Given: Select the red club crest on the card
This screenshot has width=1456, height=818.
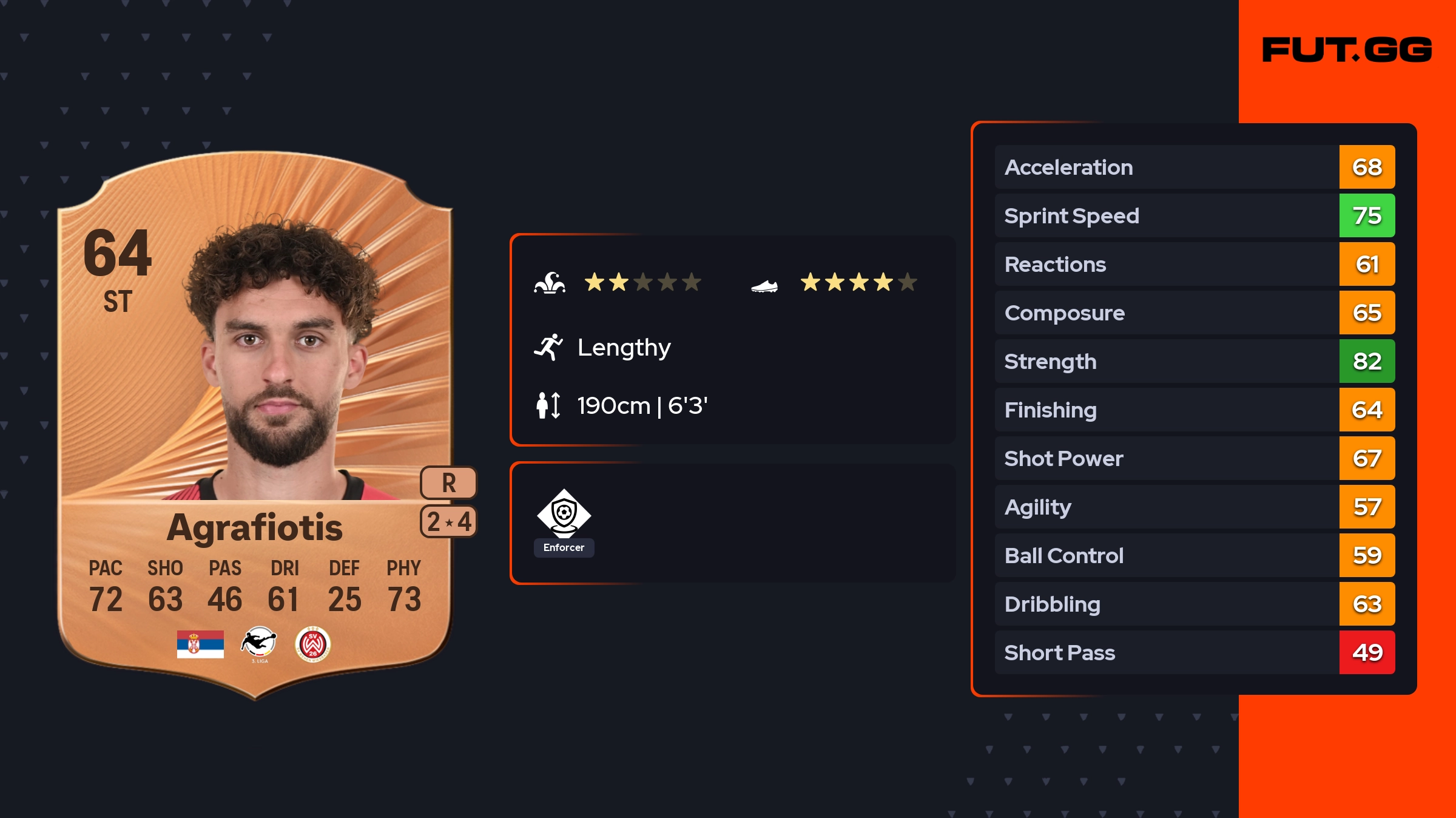Looking at the screenshot, I should [x=312, y=644].
